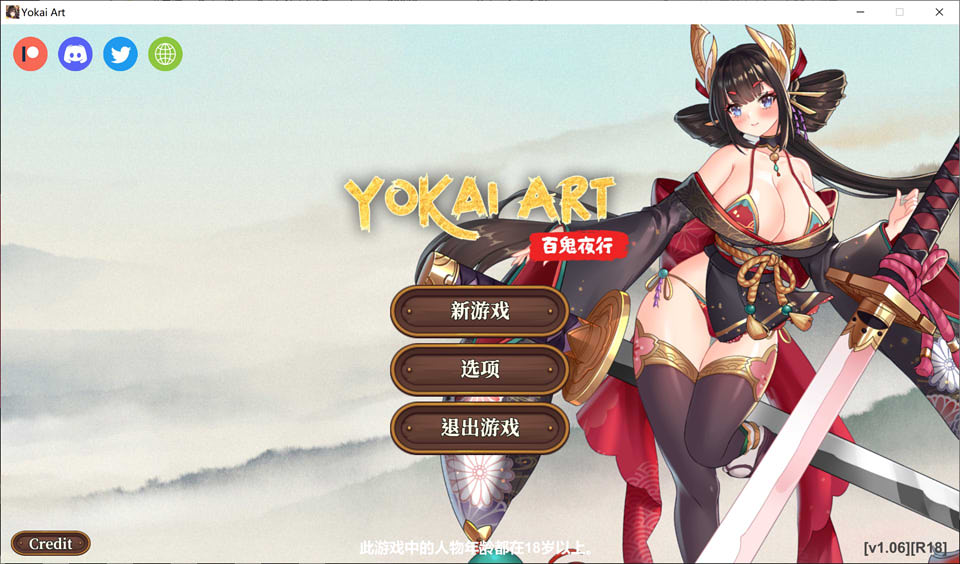Minimize the game window
Image resolution: width=960 pixels, height=564 pixels.
(860, 12)
